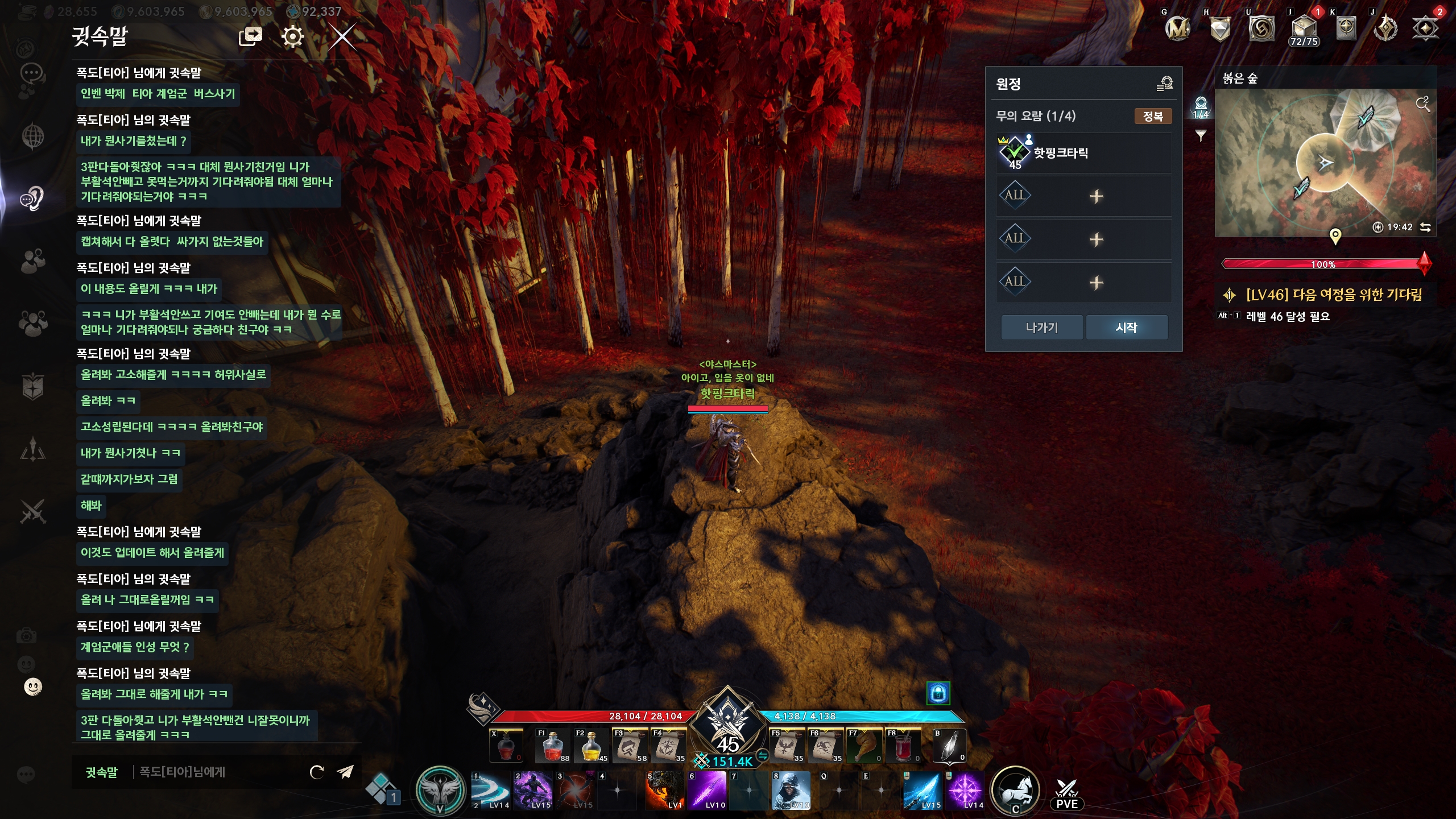Send the whisper with paper plane icon
This screenshot has width=1456, height=819.
click(x=345, y=772)
